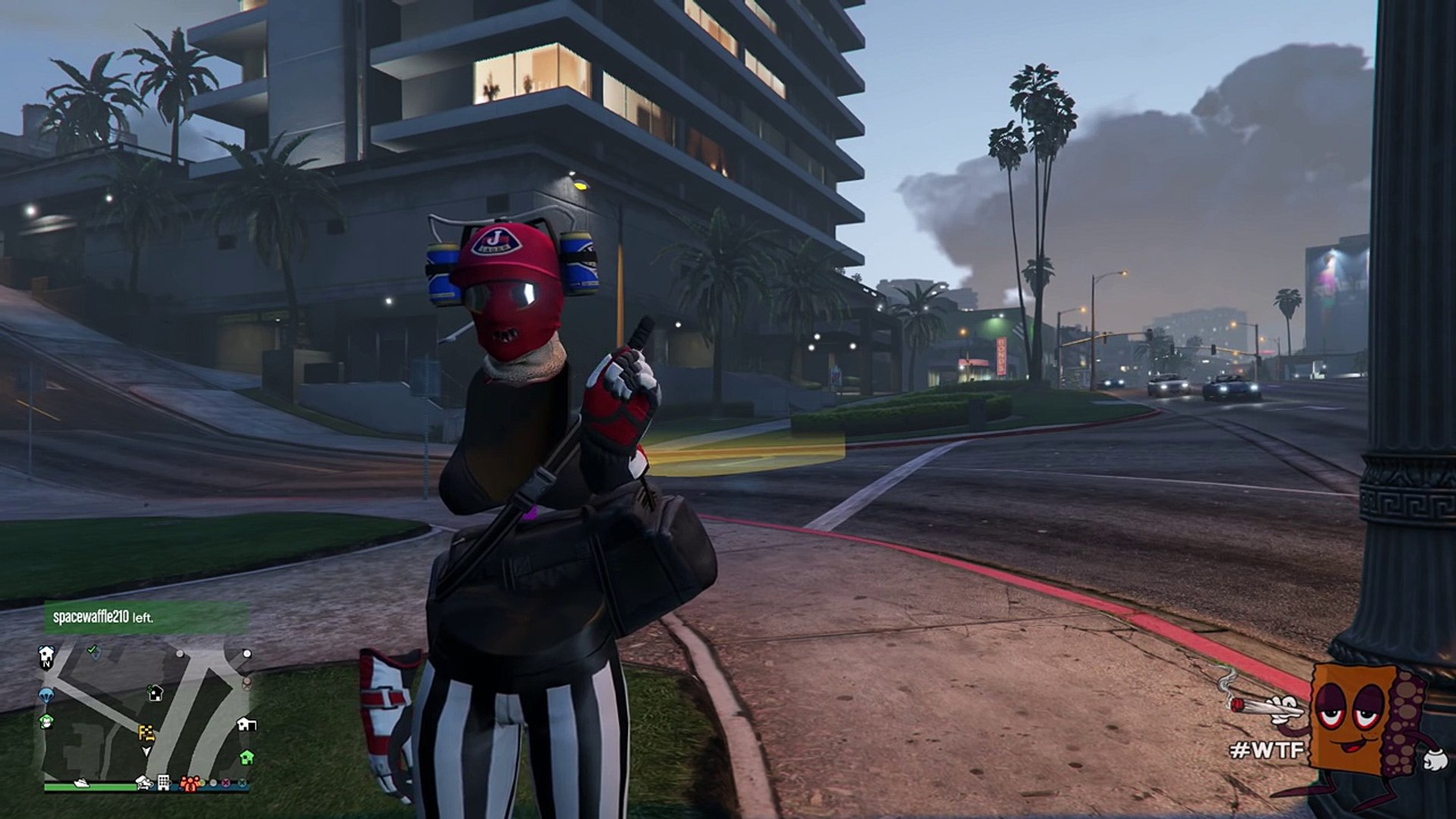The width and height of the screenshot is (1456, 819).
Task: Select the green checkmark marker on minimap
Action: click(x=92, y=649)
